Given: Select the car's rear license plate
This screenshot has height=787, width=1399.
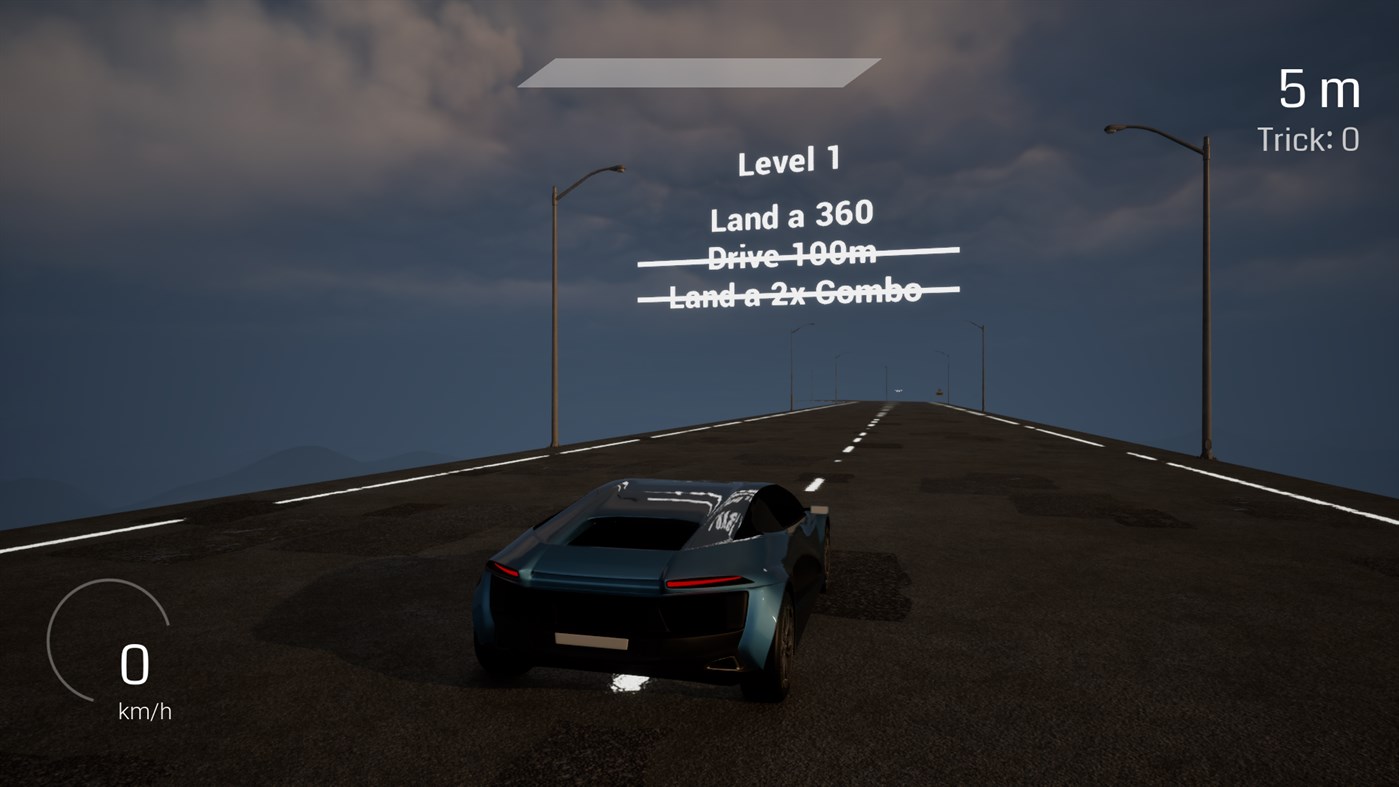Looking at the screenshot, I should (x=592, y=640).
